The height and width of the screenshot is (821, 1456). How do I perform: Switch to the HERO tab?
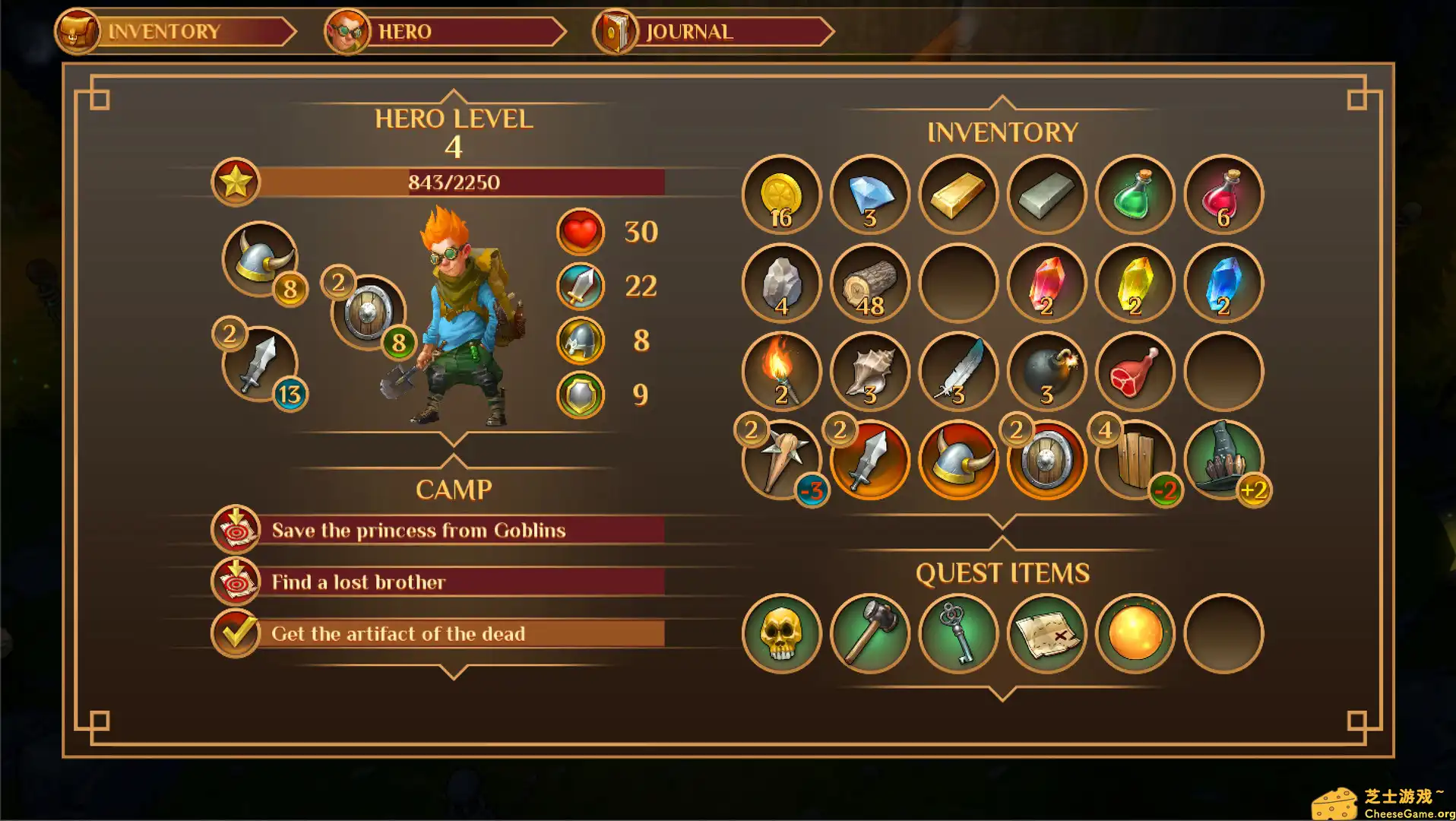pyautogui.click(x=403, y=31)
